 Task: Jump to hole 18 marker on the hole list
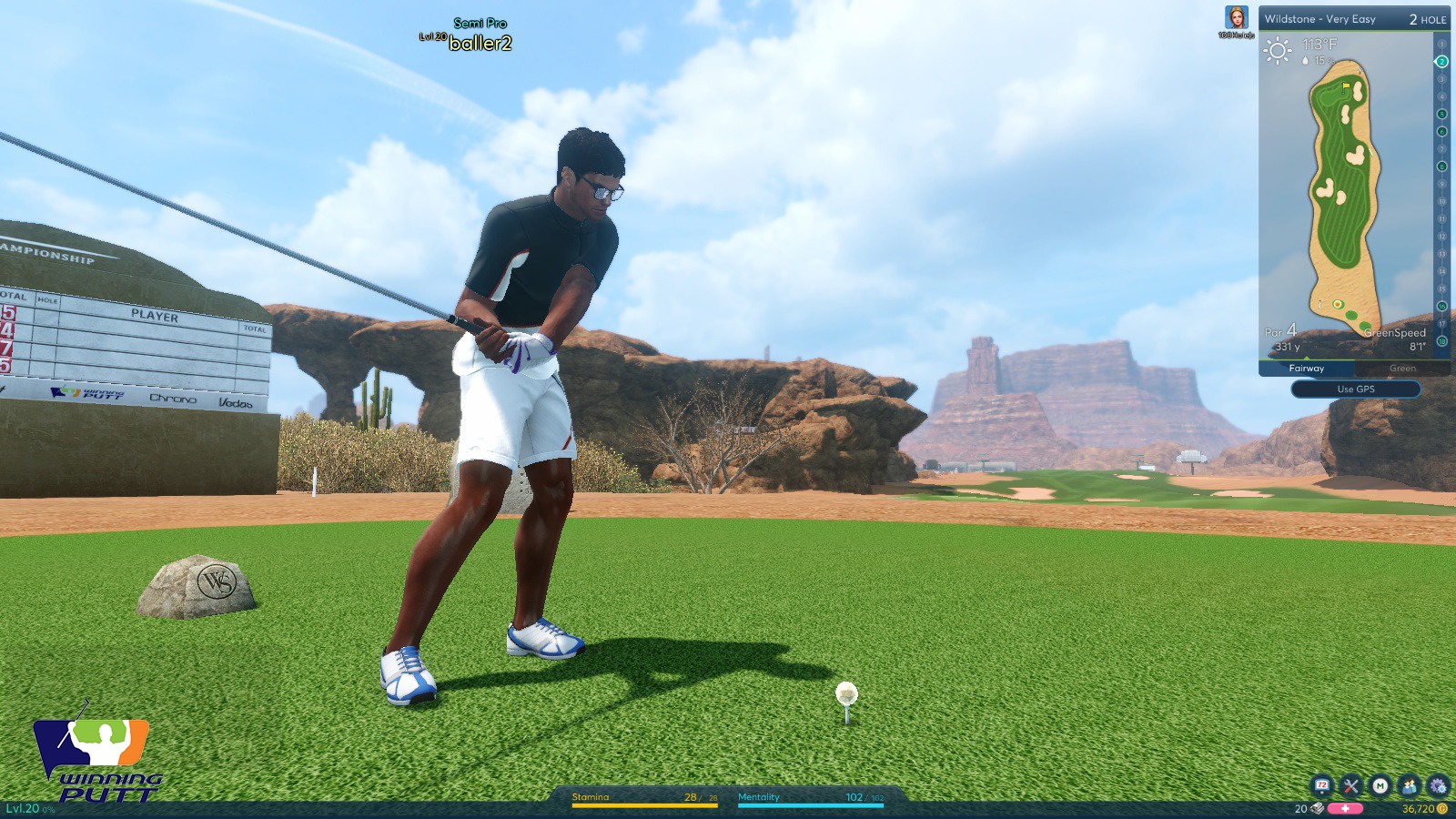click(x=1441, y=341)
